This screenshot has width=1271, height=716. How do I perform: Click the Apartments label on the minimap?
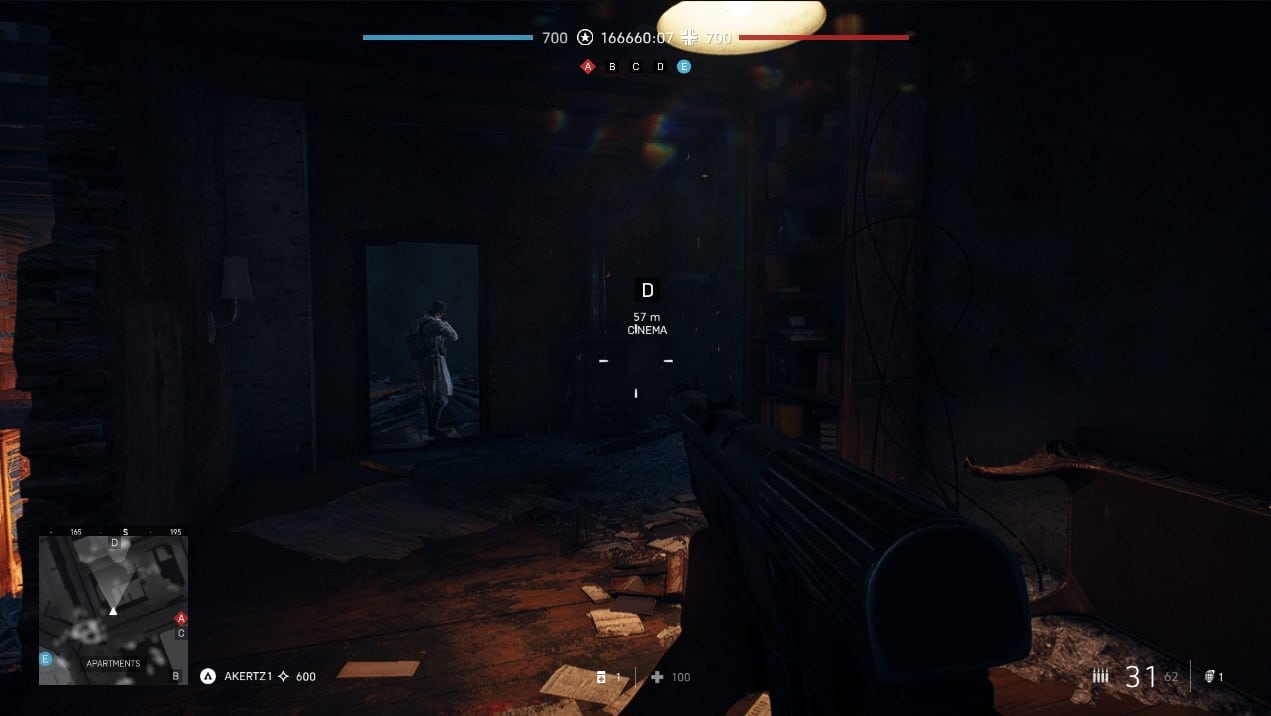tap(113, 663)
